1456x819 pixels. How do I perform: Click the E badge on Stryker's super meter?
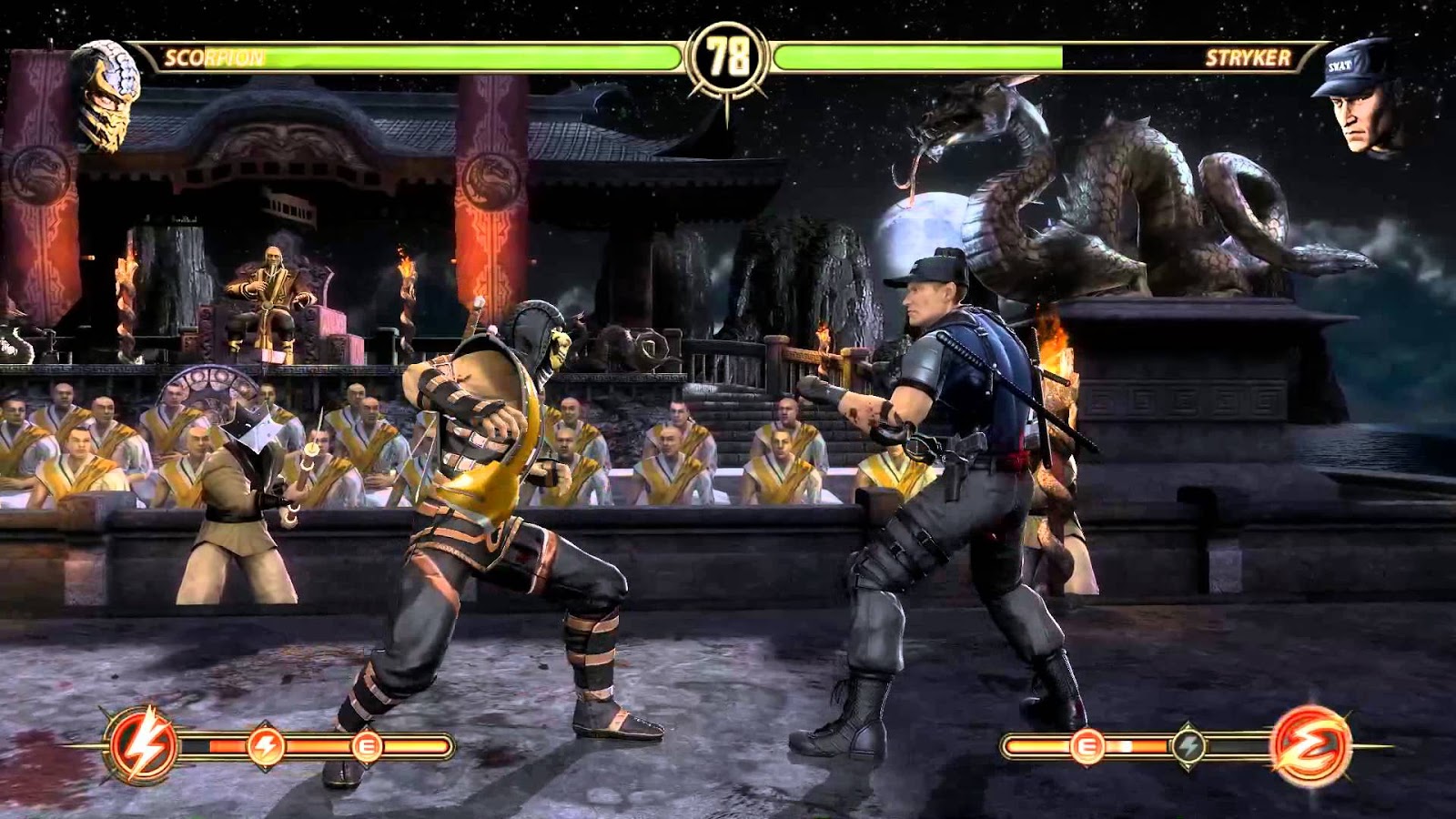click(1086, 746)
